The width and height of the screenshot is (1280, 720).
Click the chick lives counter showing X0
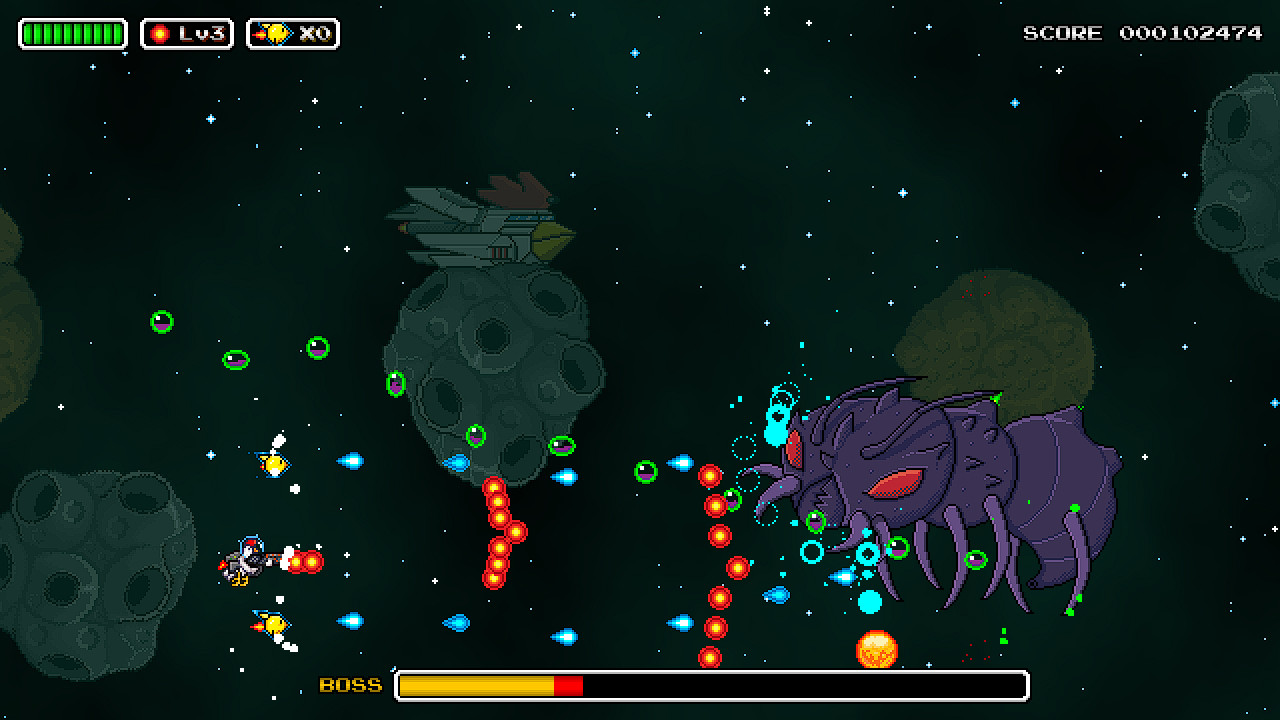pyautogui.click(x=295, y=32)
